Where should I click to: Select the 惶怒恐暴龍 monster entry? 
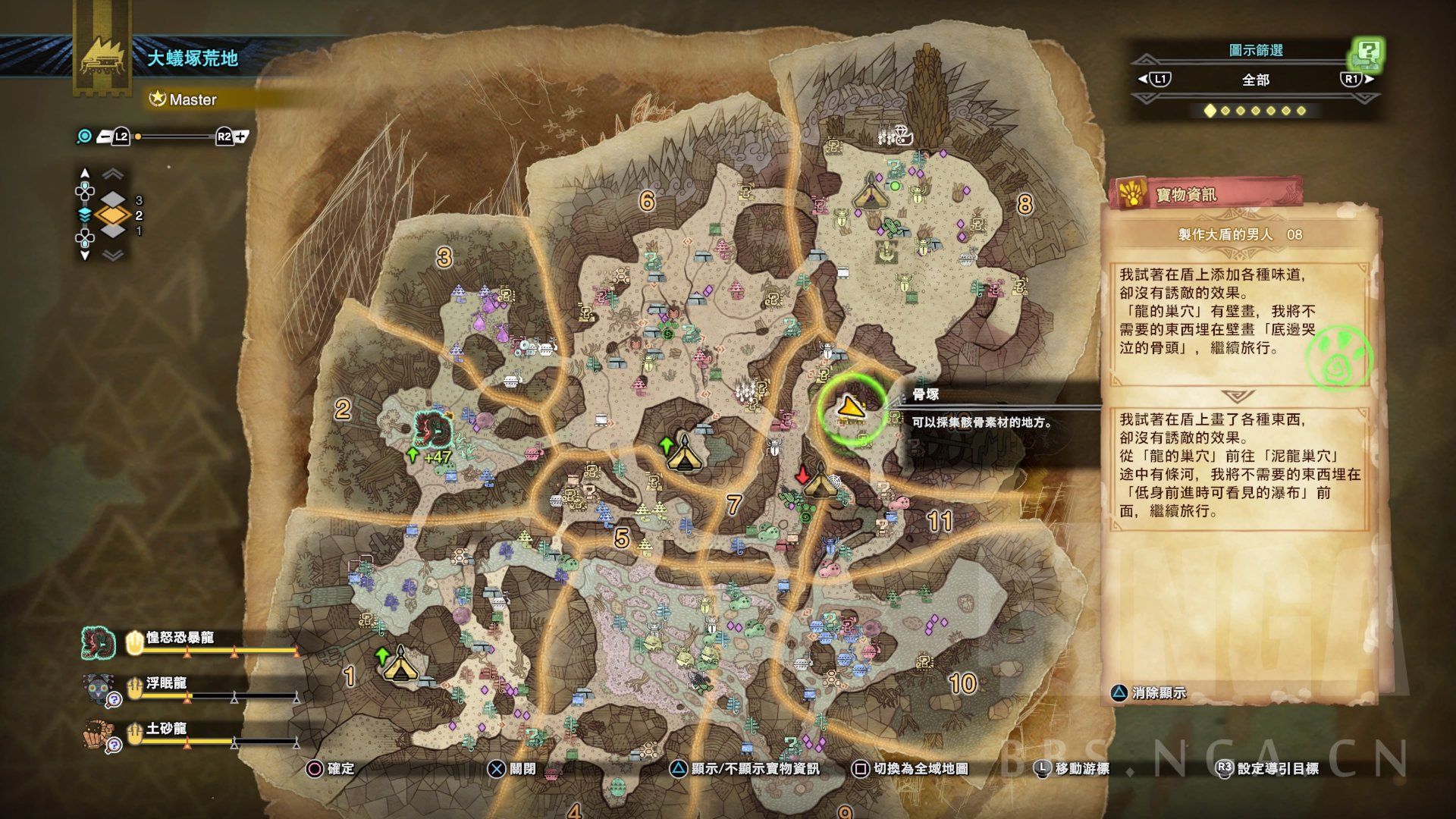tap(180, 639)
